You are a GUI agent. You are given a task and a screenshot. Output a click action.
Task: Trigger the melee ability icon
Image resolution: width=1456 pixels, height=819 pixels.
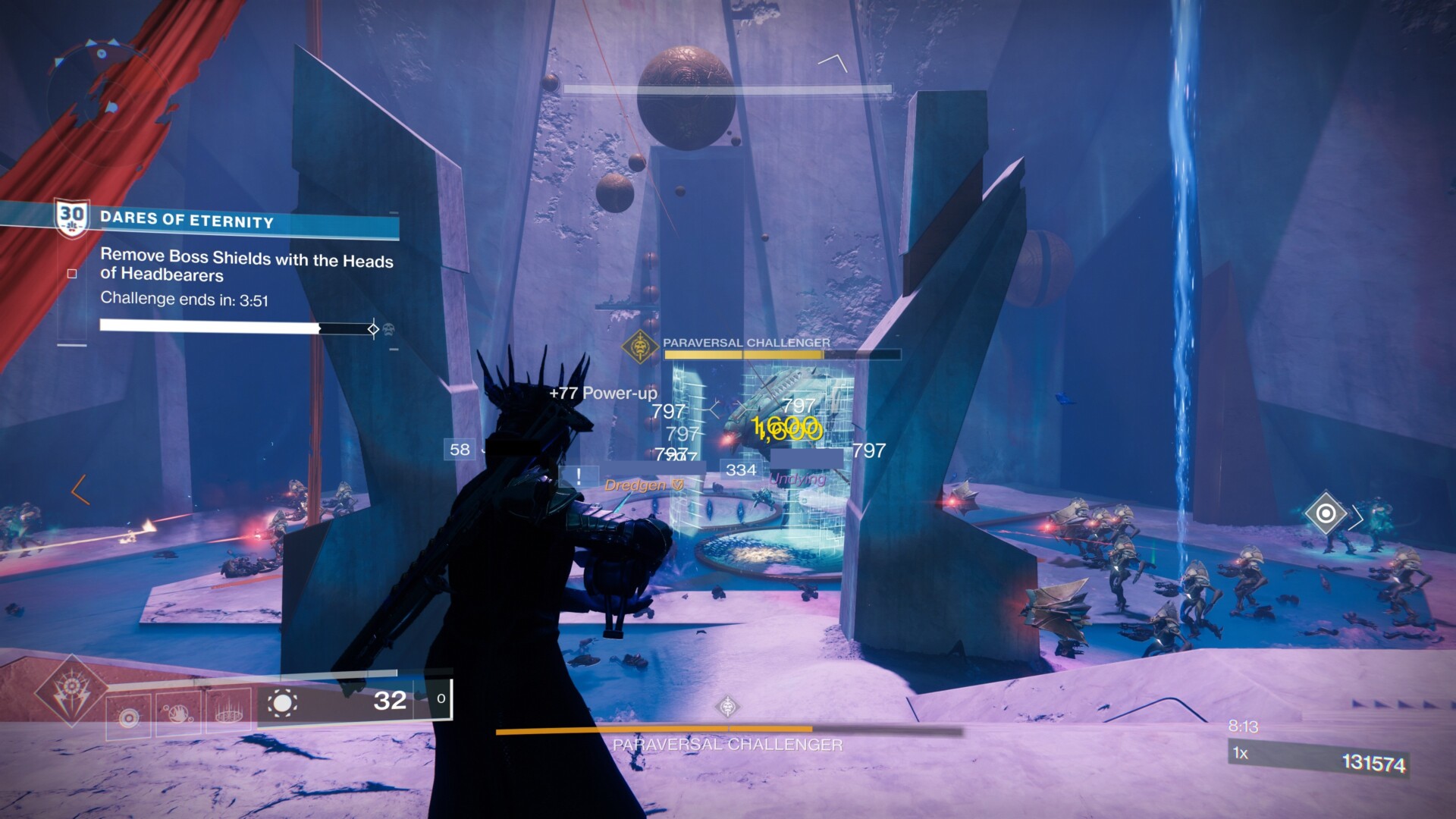pos(178,714)
